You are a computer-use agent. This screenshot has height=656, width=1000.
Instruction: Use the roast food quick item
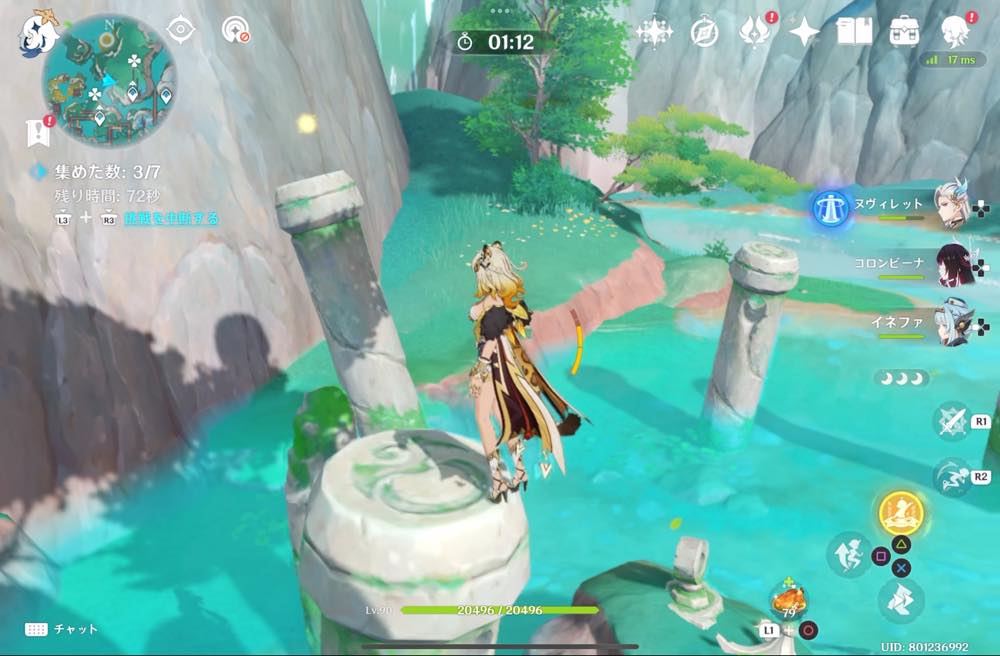tap(789, 600)
